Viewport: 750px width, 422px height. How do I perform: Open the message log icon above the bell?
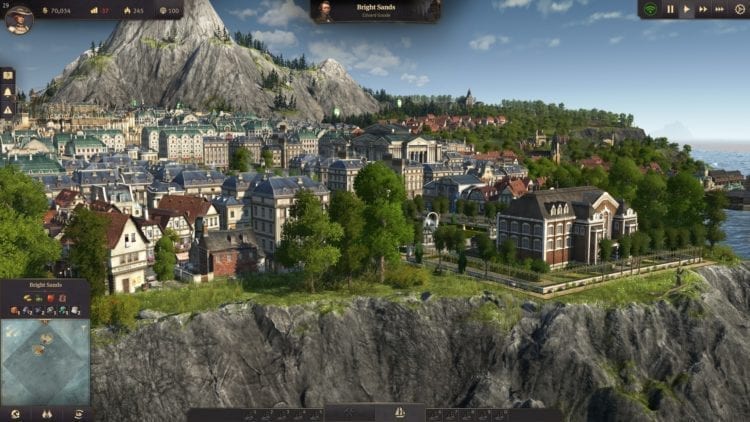[7, 74]
